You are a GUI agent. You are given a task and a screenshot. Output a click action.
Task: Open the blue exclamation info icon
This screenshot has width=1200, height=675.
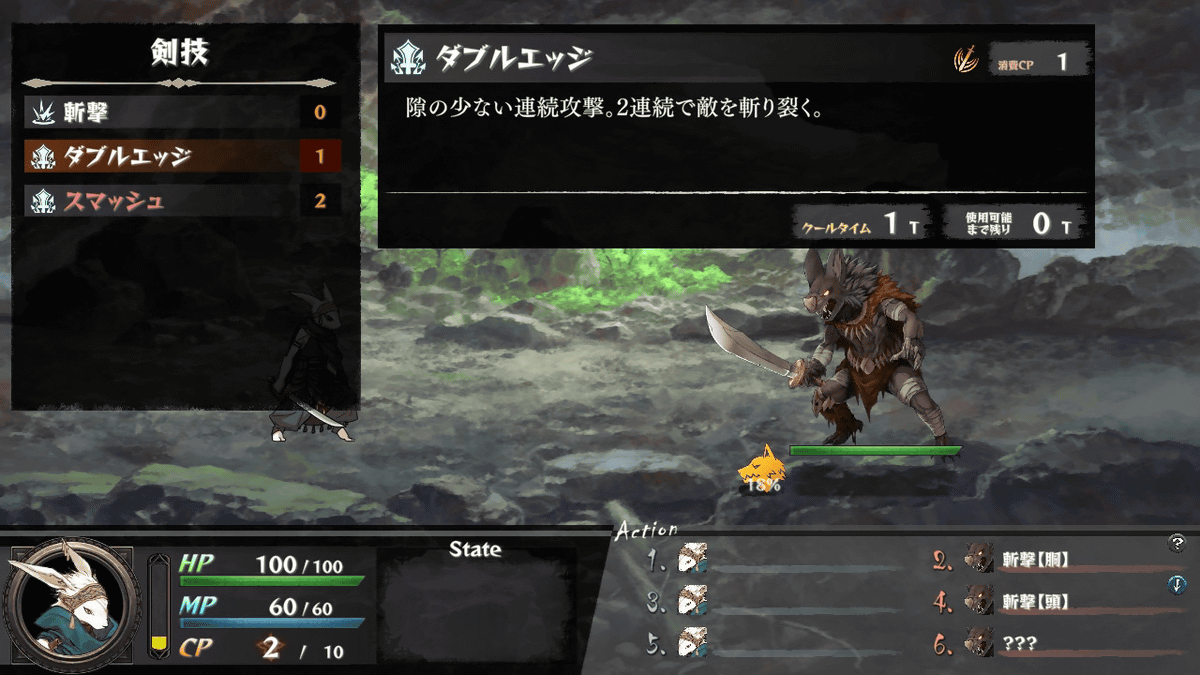click(1177, 585)
